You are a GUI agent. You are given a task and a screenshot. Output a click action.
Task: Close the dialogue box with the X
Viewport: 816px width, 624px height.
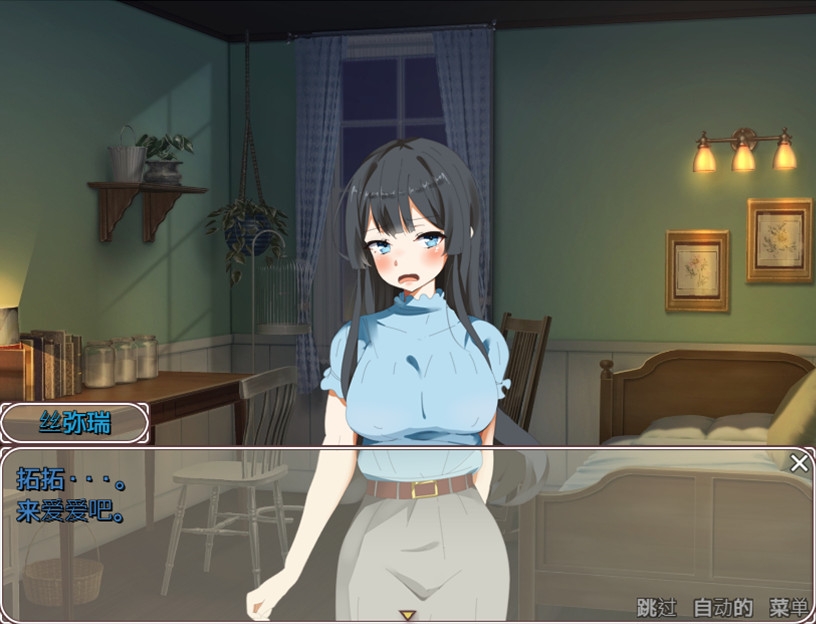pyautogui.click(x=799, y=462)
